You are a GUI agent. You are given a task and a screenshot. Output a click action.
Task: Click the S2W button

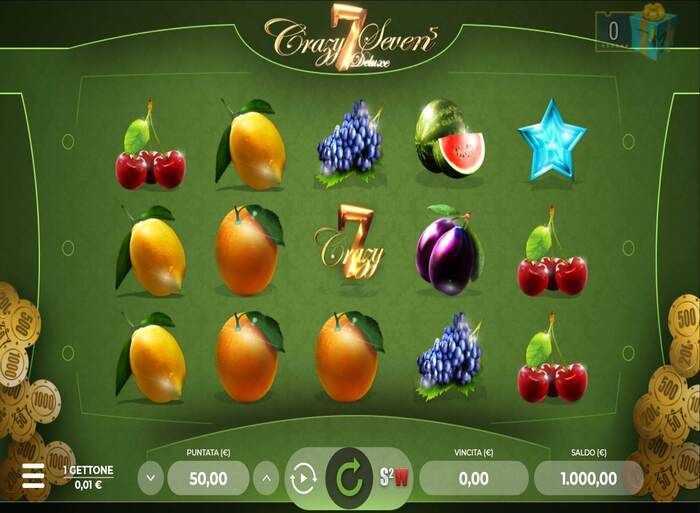(x=393, y=477)
